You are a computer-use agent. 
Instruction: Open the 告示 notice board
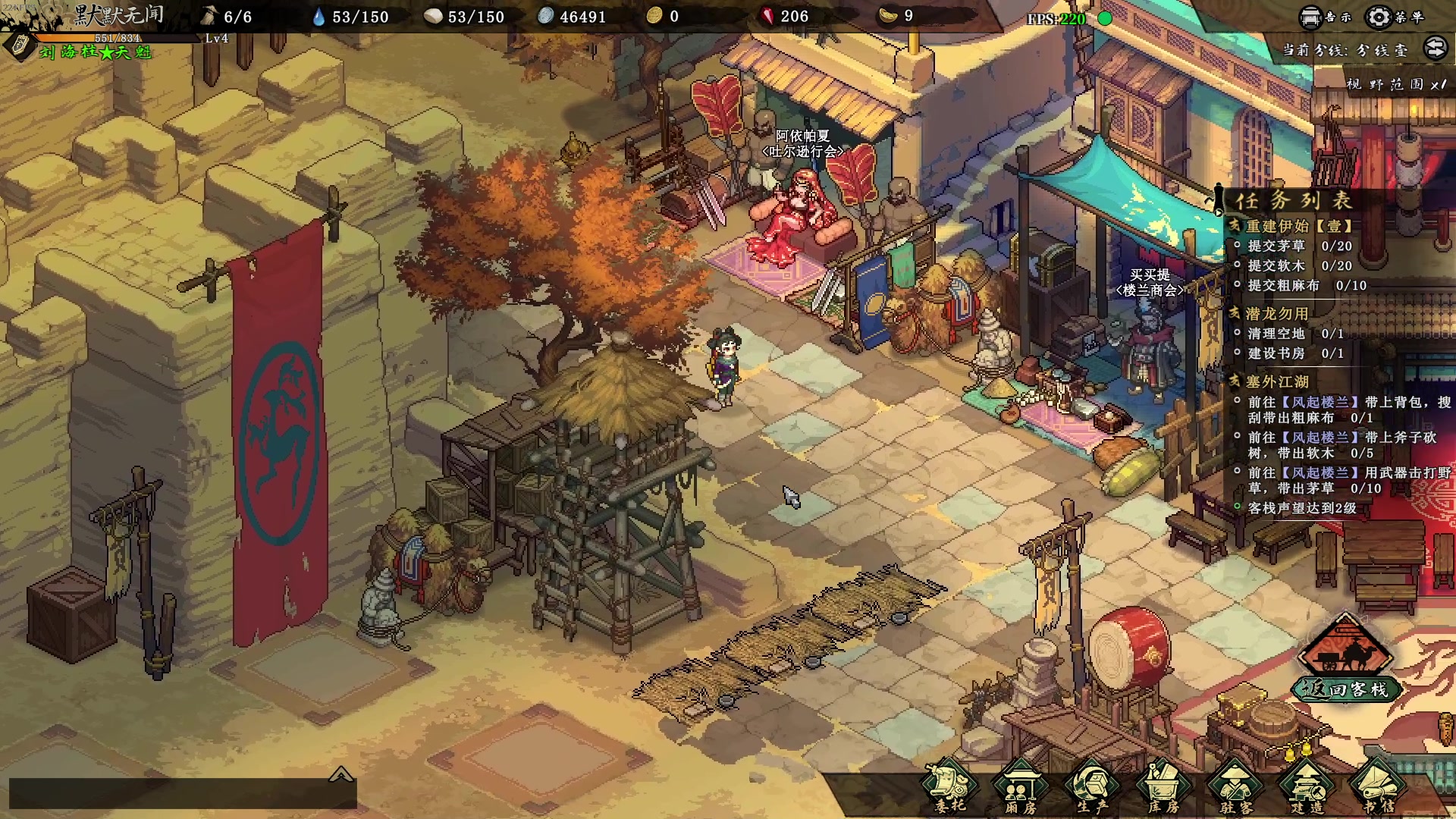pyautogui.click(x=1325, y=17)
